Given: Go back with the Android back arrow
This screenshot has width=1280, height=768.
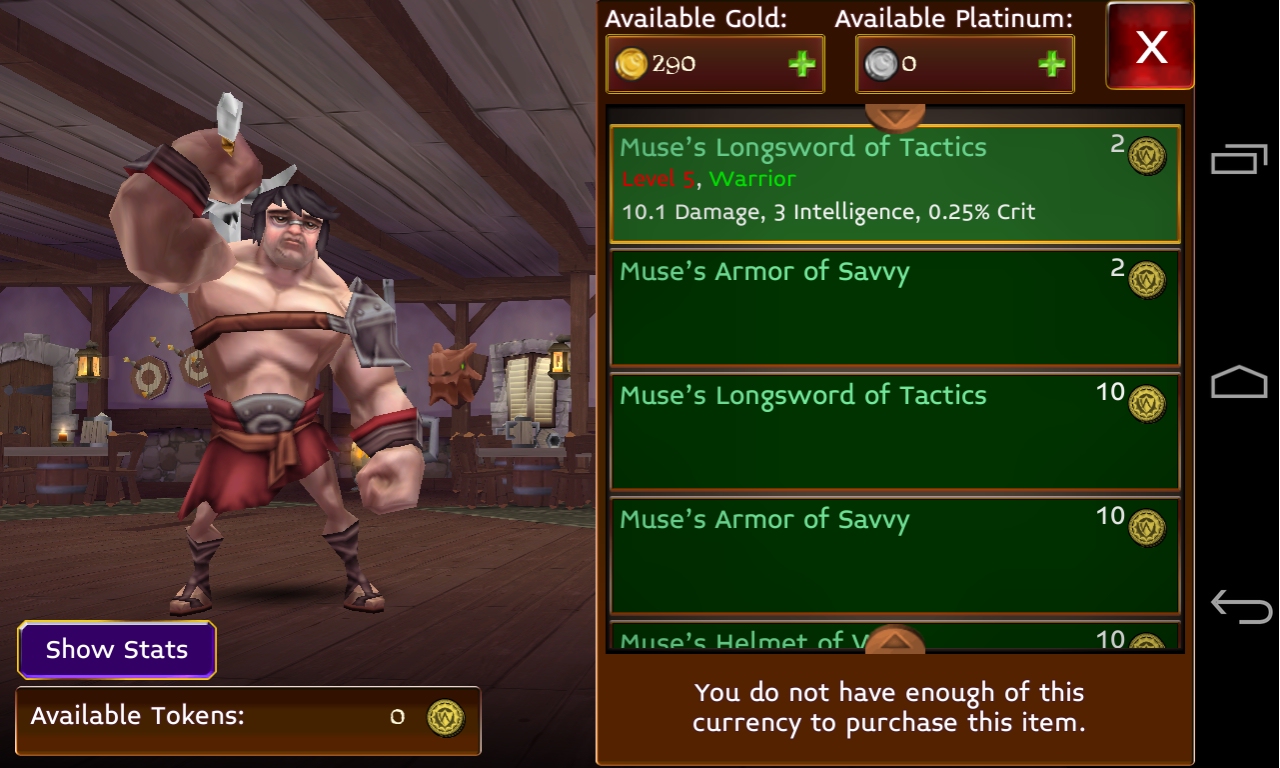Looking at the screenshot, I should pyautogui.click(x=1240, y=606).
